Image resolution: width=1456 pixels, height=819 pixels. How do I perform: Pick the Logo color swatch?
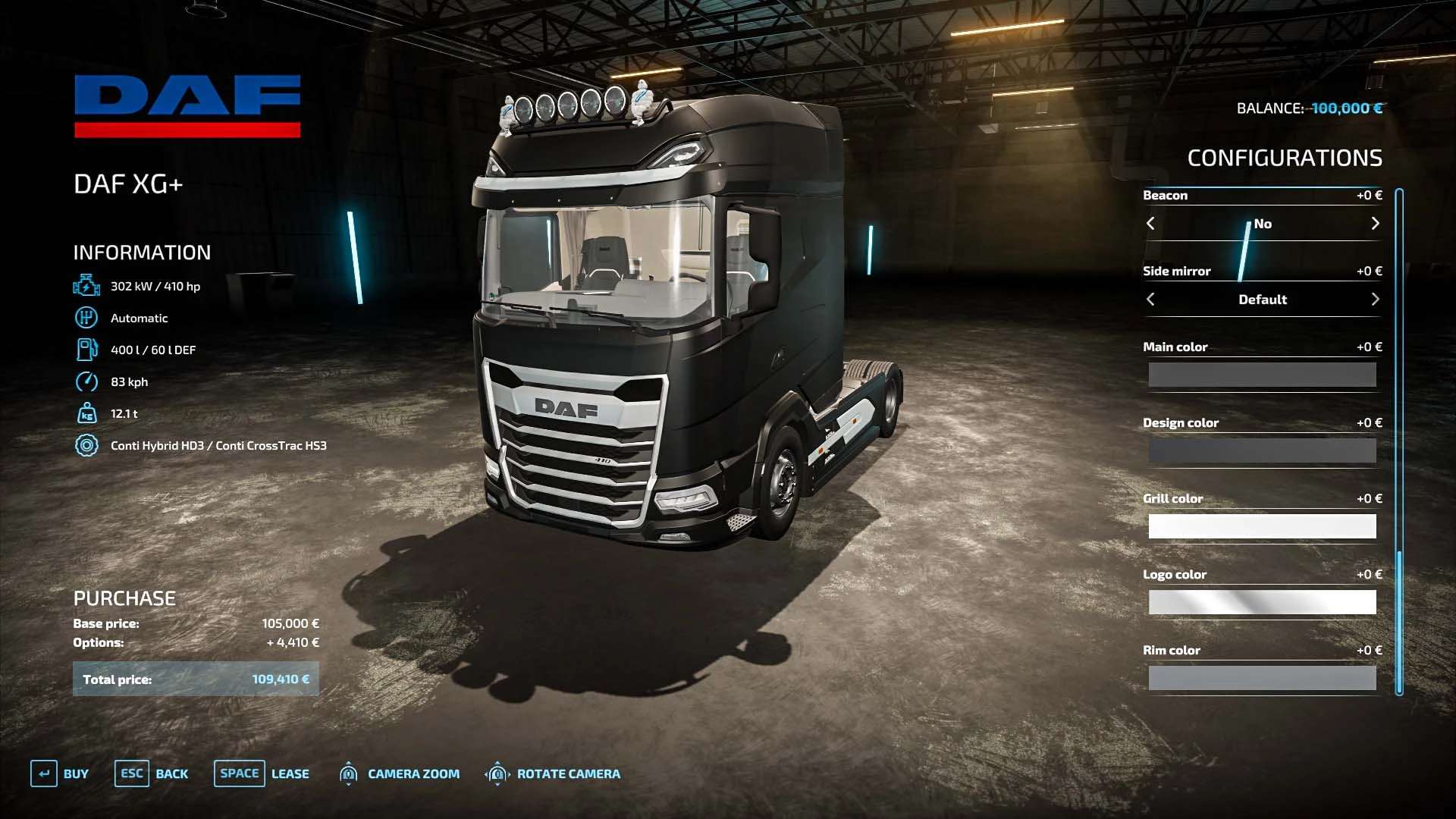1262,602
